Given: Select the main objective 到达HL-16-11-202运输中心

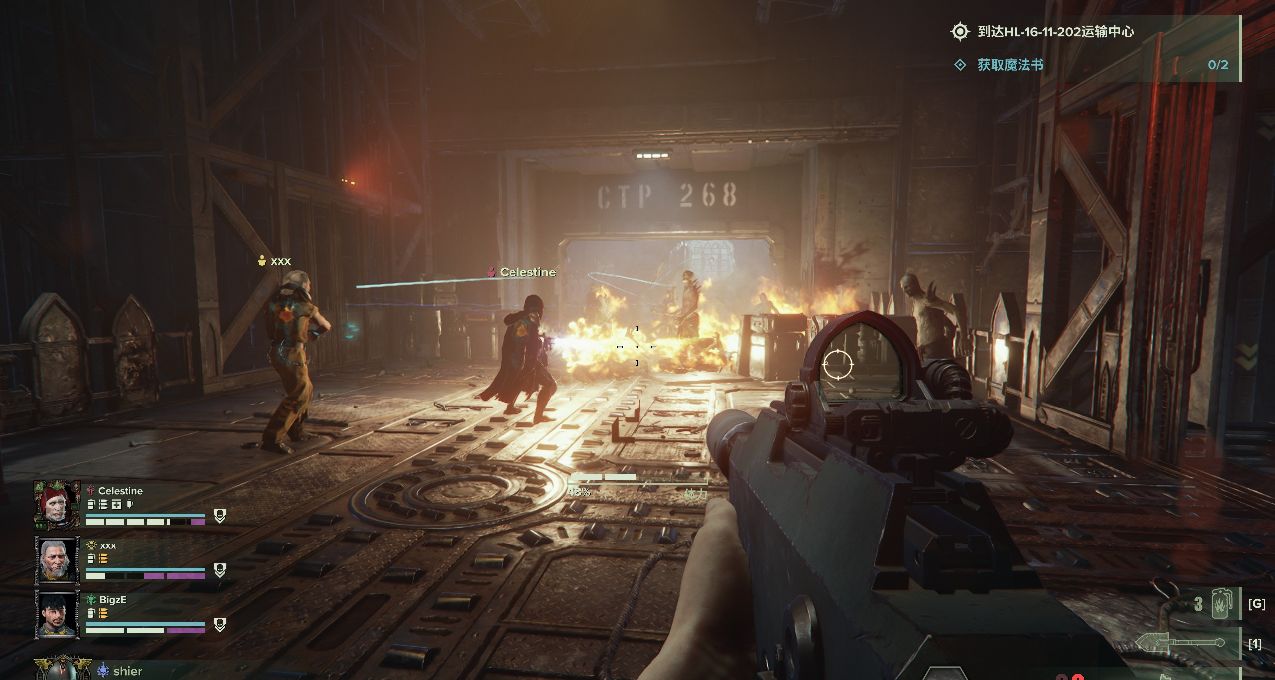Looking at the screenshot, I should [1041, 32].
